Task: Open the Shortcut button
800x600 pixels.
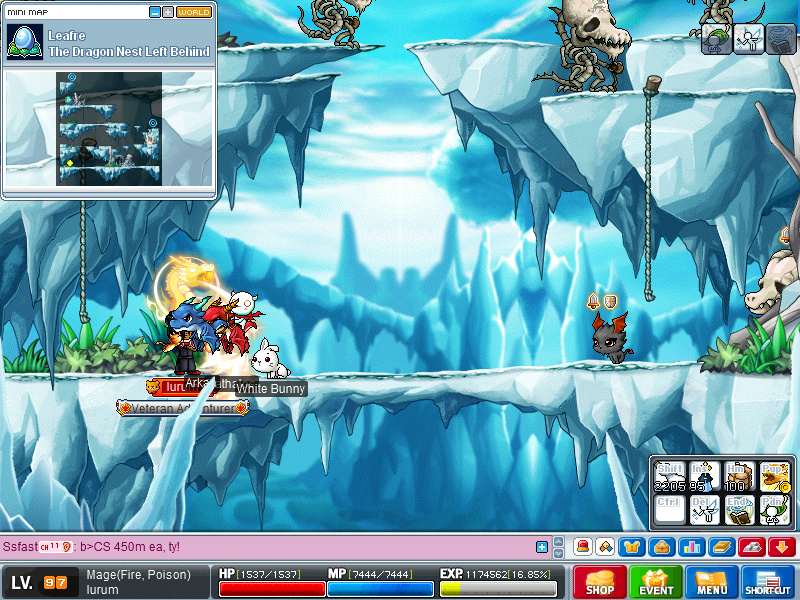Action: pos(768,582)
